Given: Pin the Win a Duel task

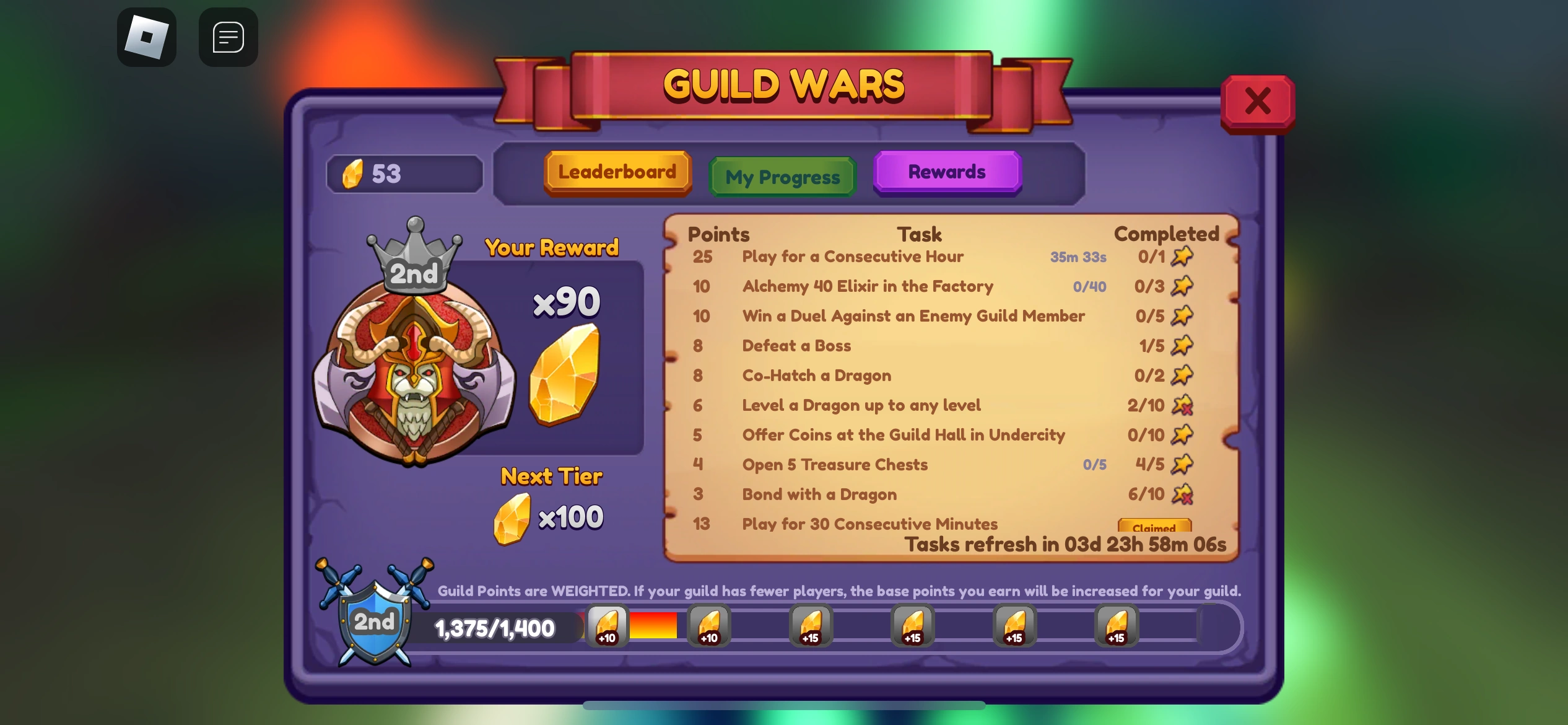Looking at the screenshot, I should click(1183, 316).
